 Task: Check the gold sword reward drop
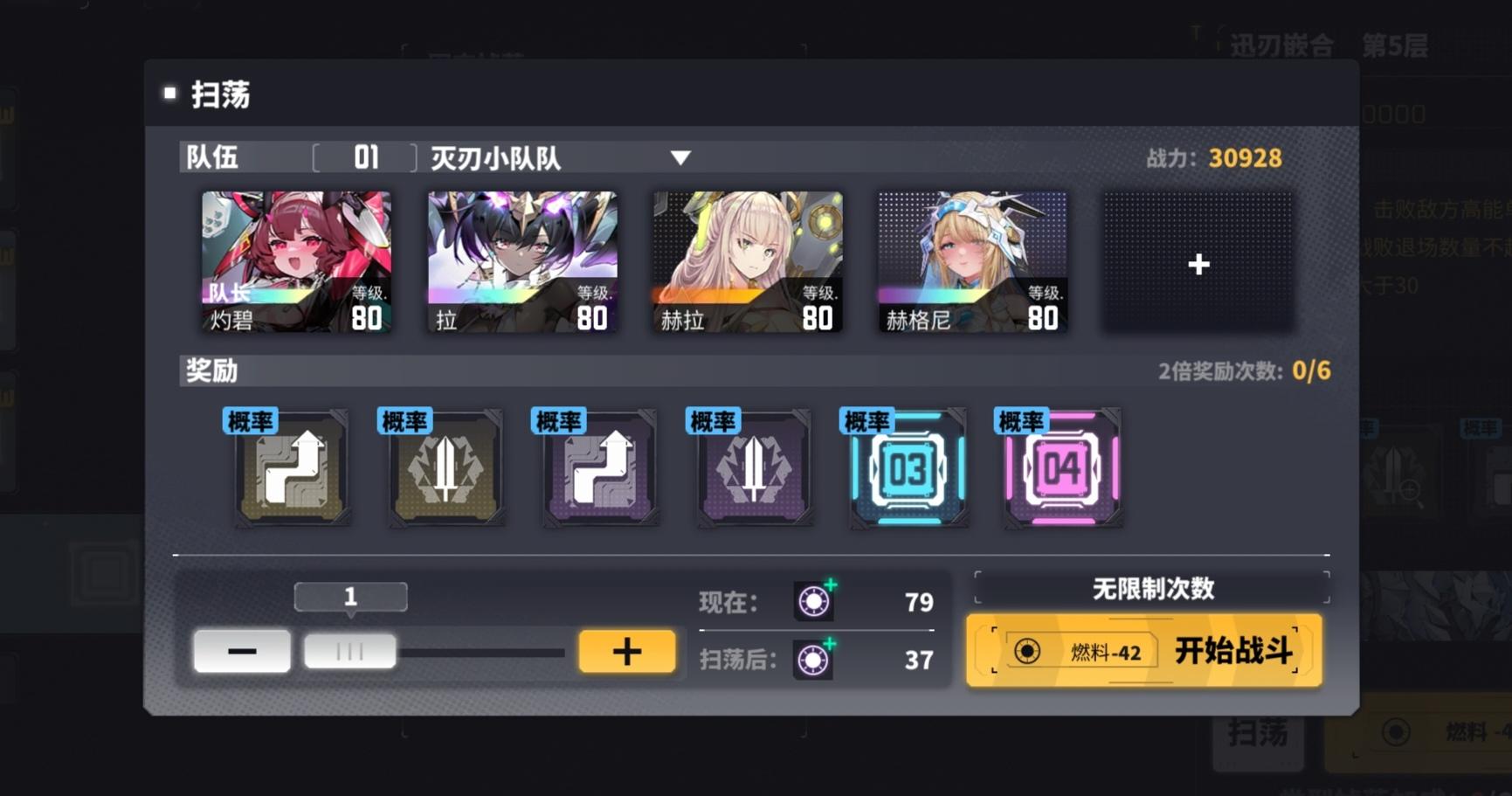tap(445, 469)
